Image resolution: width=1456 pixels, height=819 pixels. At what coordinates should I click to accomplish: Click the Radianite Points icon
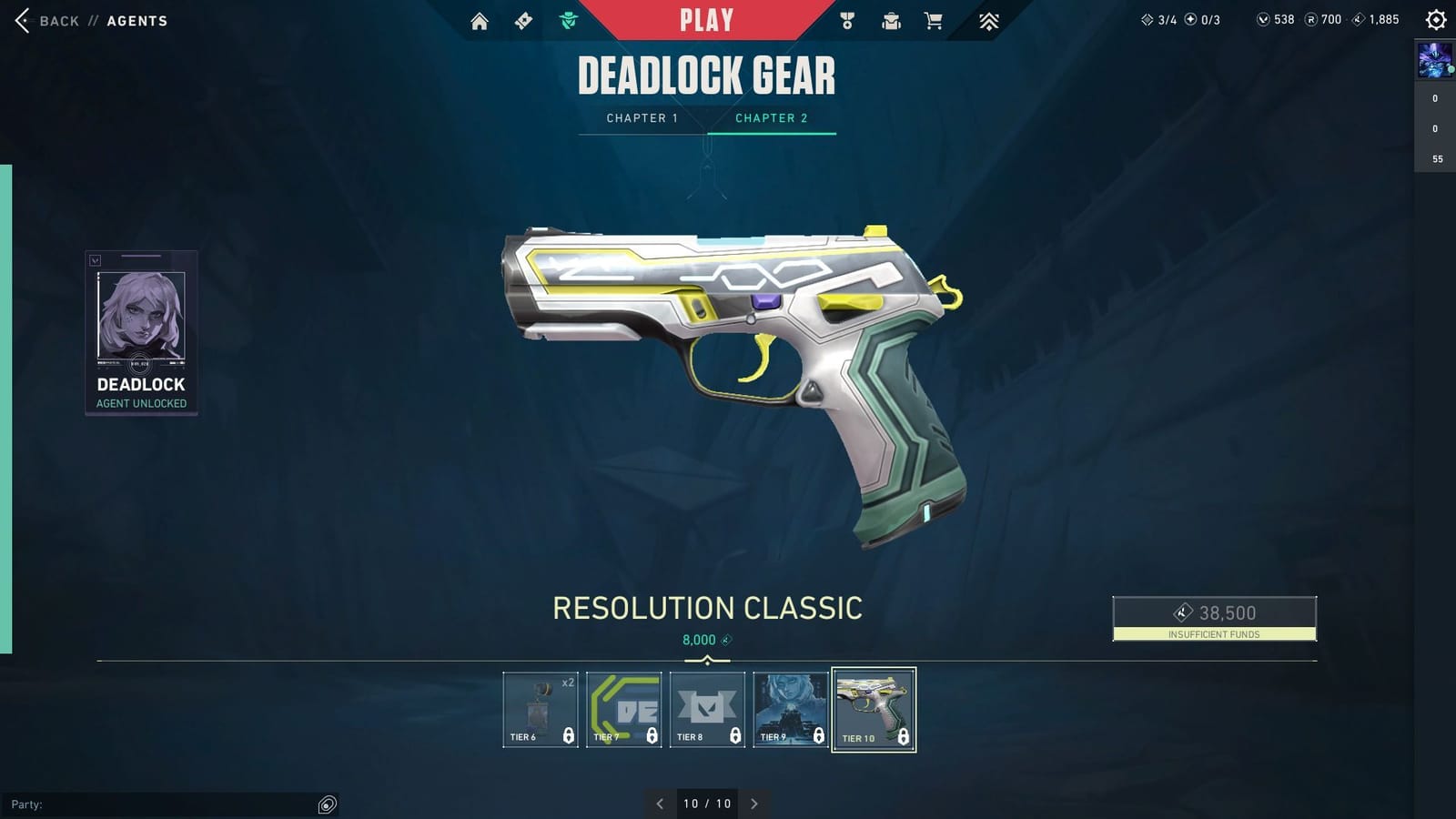(1309, 19)
